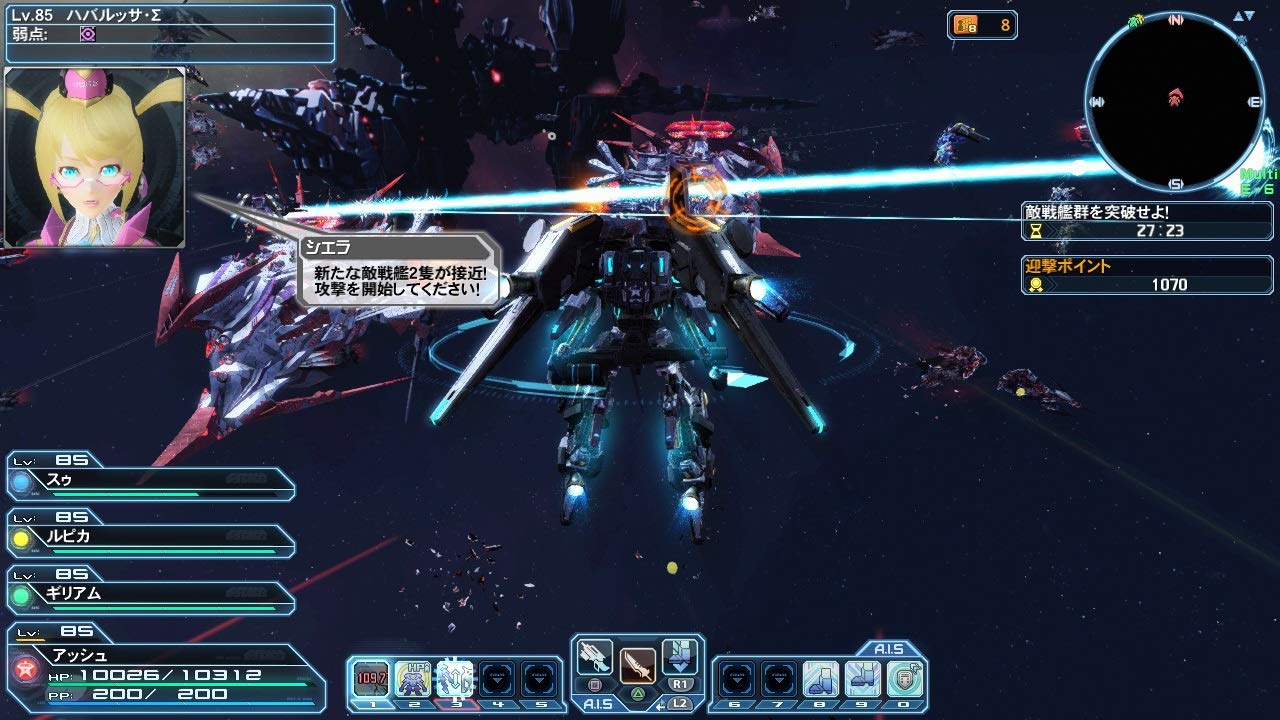Image resolution: width=1280 pixels, height=720 pixels.
Task: Expand the empty subpalette slot 6 dropdown
Action: point(737,676)
